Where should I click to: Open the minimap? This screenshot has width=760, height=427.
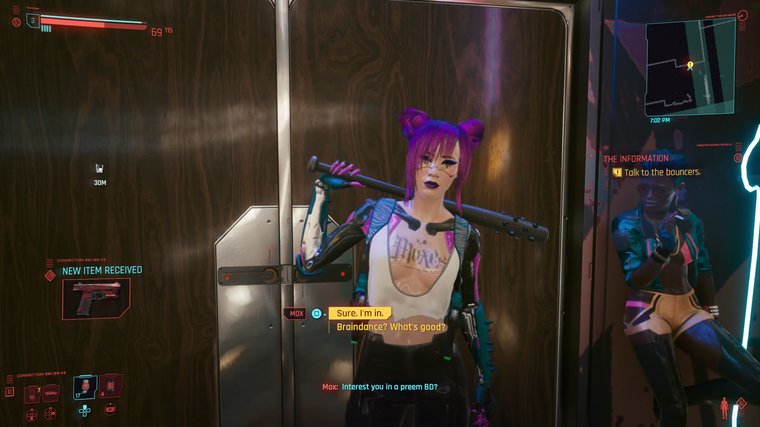(x=690, y=69)
